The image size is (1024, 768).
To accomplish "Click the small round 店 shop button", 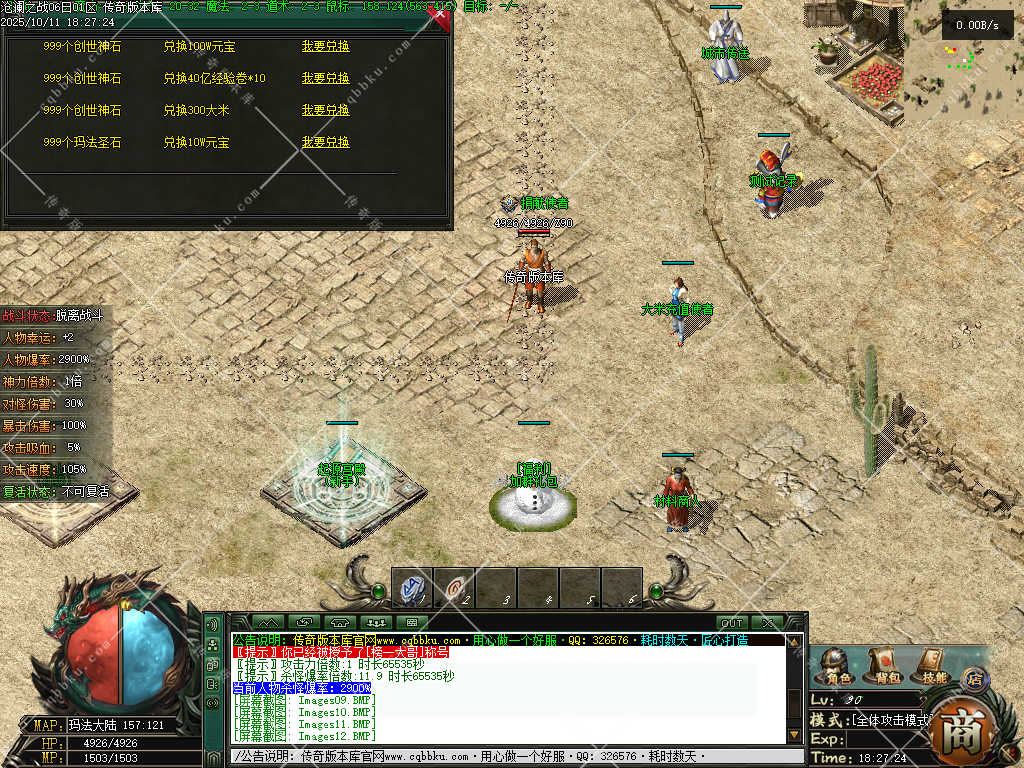I will (973, 679).
